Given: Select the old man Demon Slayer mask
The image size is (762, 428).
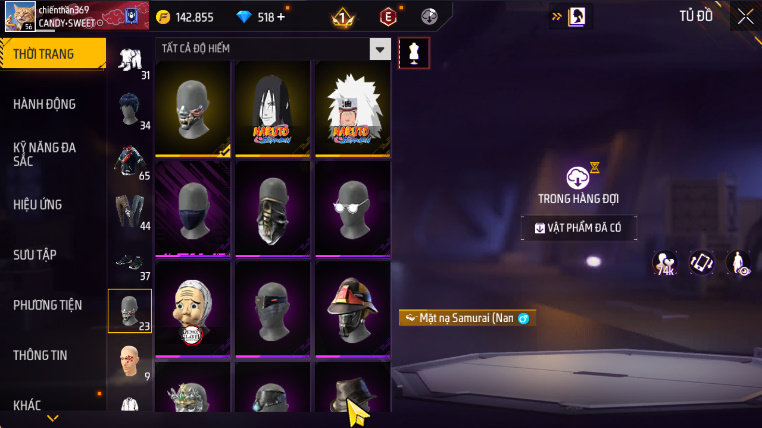Looking at the screenshot, I should click(x=192, y=308).
